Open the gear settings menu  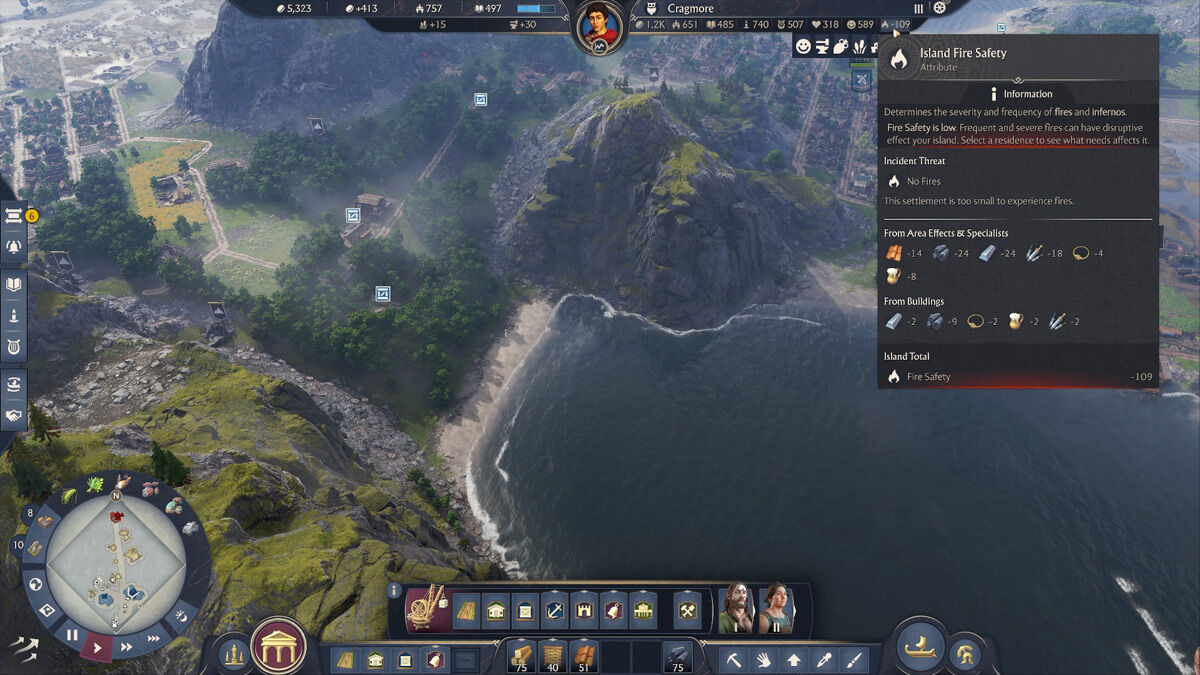coord(939,8)
